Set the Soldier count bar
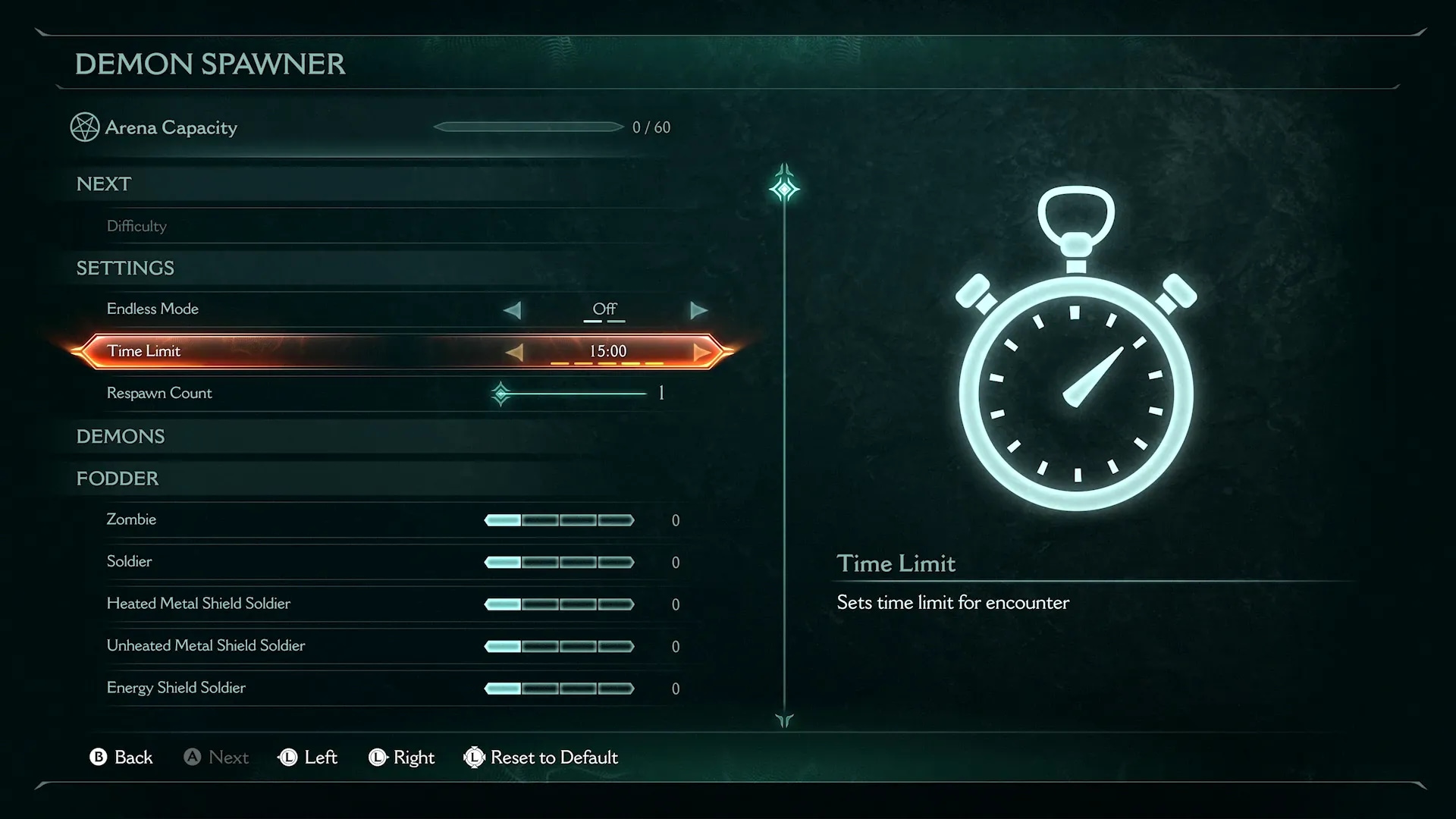 [x=559, y=563]
